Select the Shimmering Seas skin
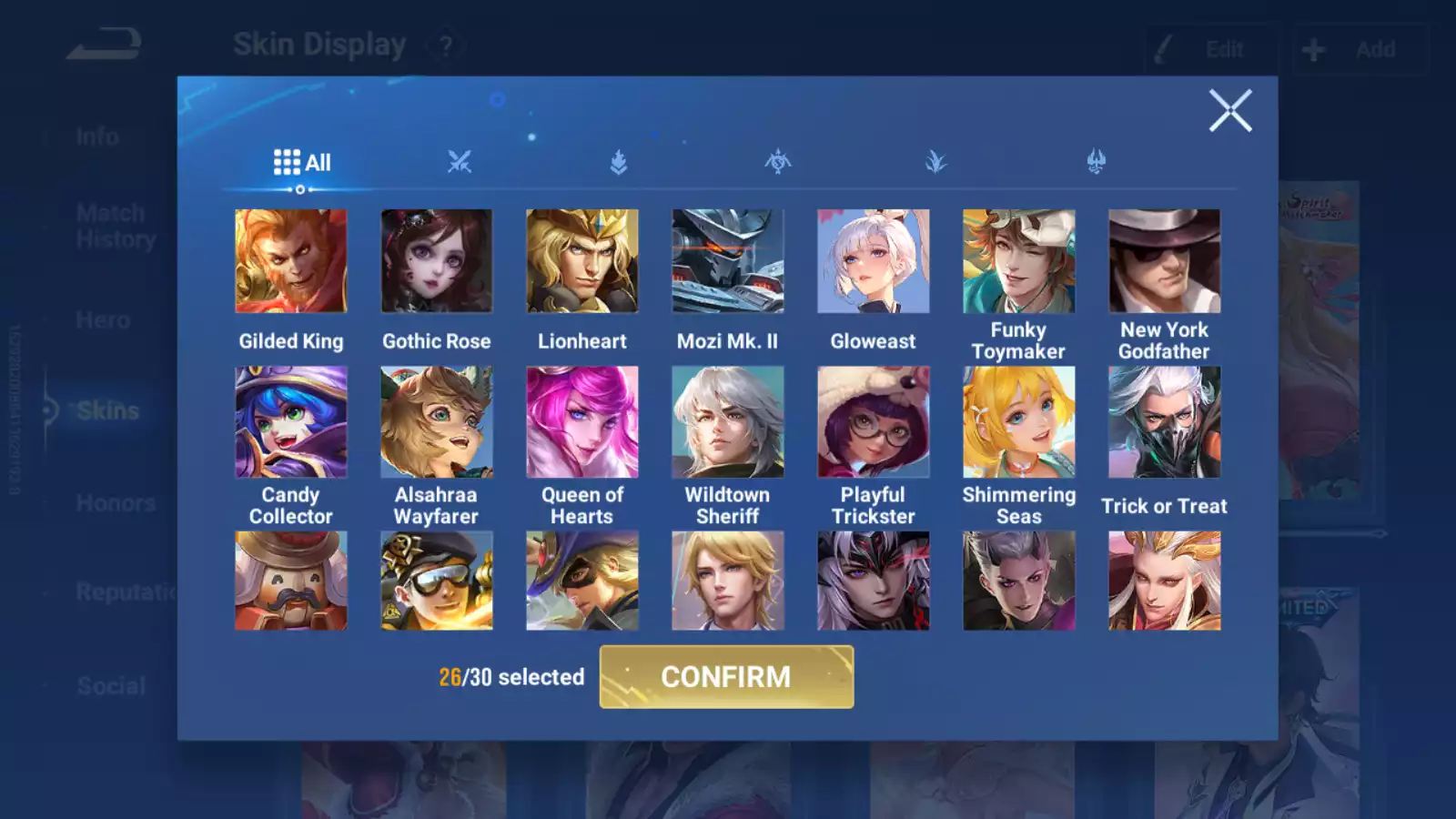The width and height of the screenshot is (1456, 819). (1019, 422)
